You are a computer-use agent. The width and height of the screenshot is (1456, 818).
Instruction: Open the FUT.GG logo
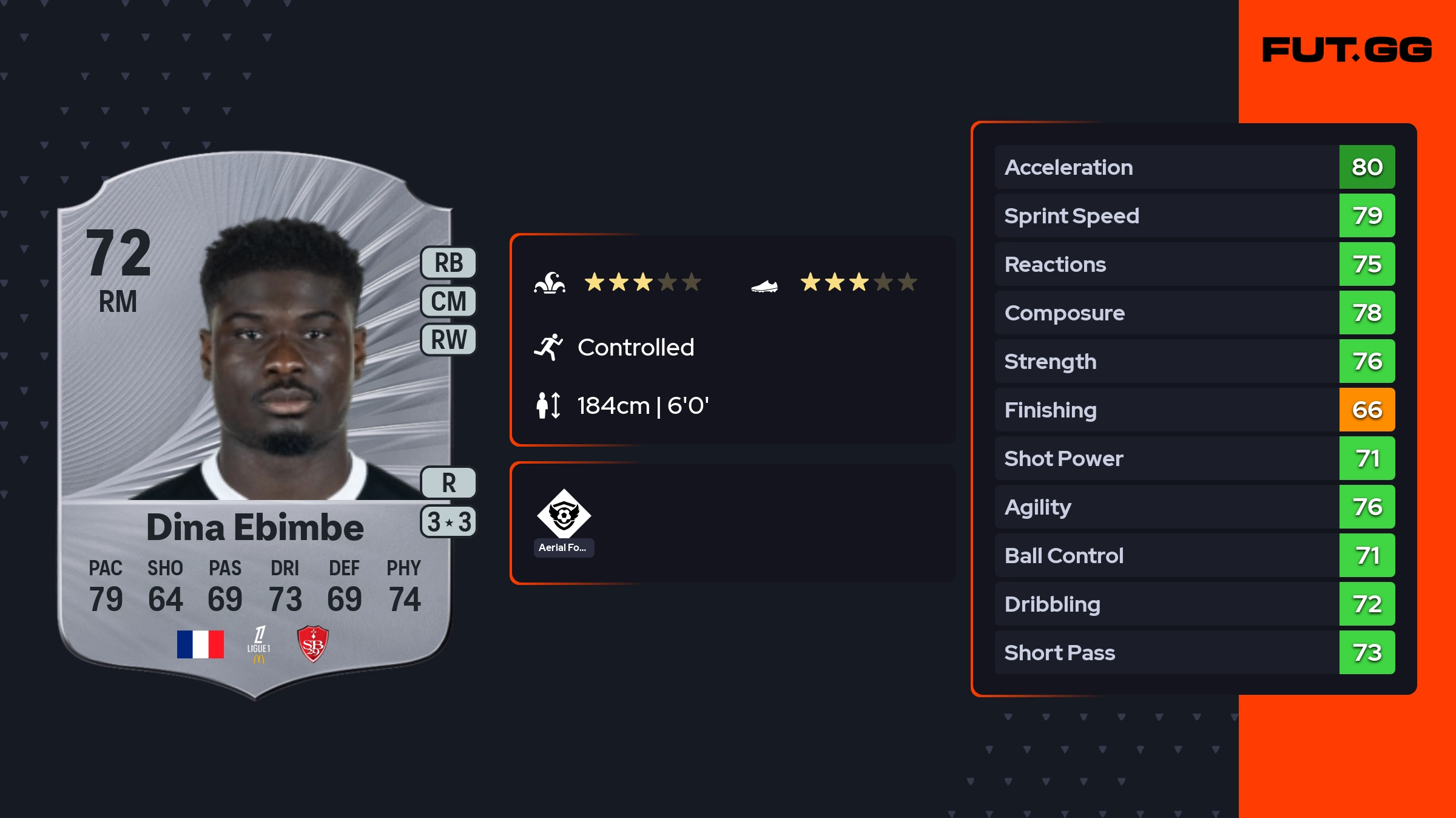point(1347,50)
